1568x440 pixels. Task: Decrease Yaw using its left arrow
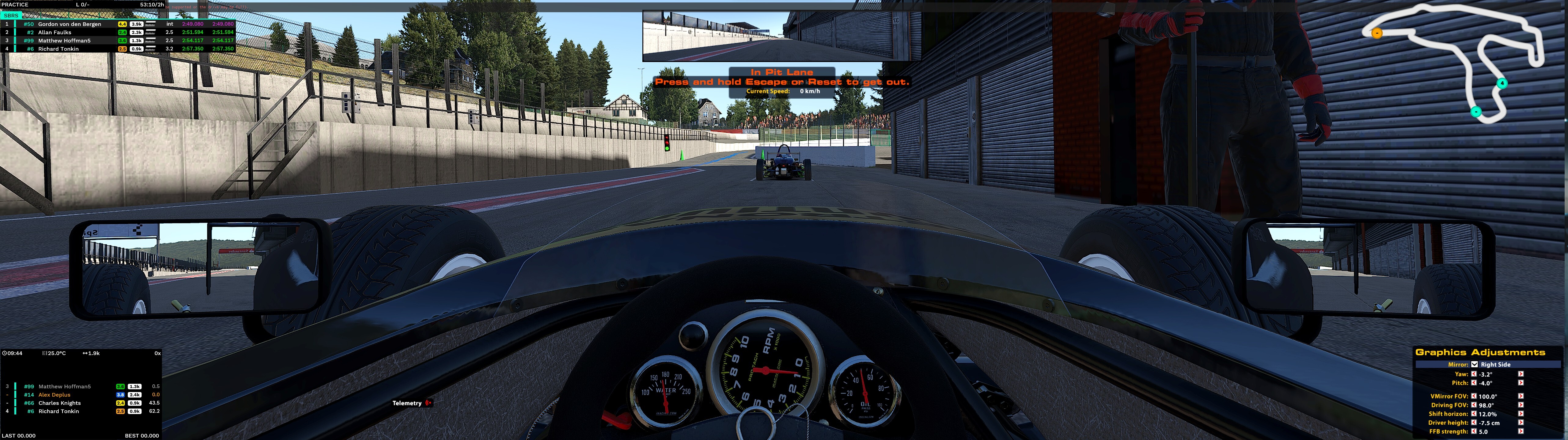pyautogui.click(x=1474, y=374)
